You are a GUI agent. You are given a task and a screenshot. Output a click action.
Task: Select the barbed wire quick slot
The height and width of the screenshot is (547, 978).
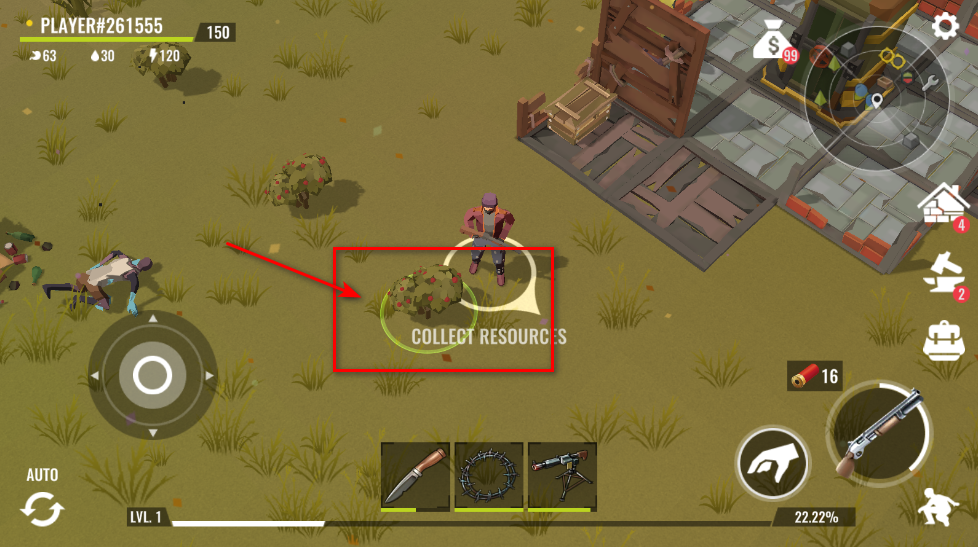(489, 475)
